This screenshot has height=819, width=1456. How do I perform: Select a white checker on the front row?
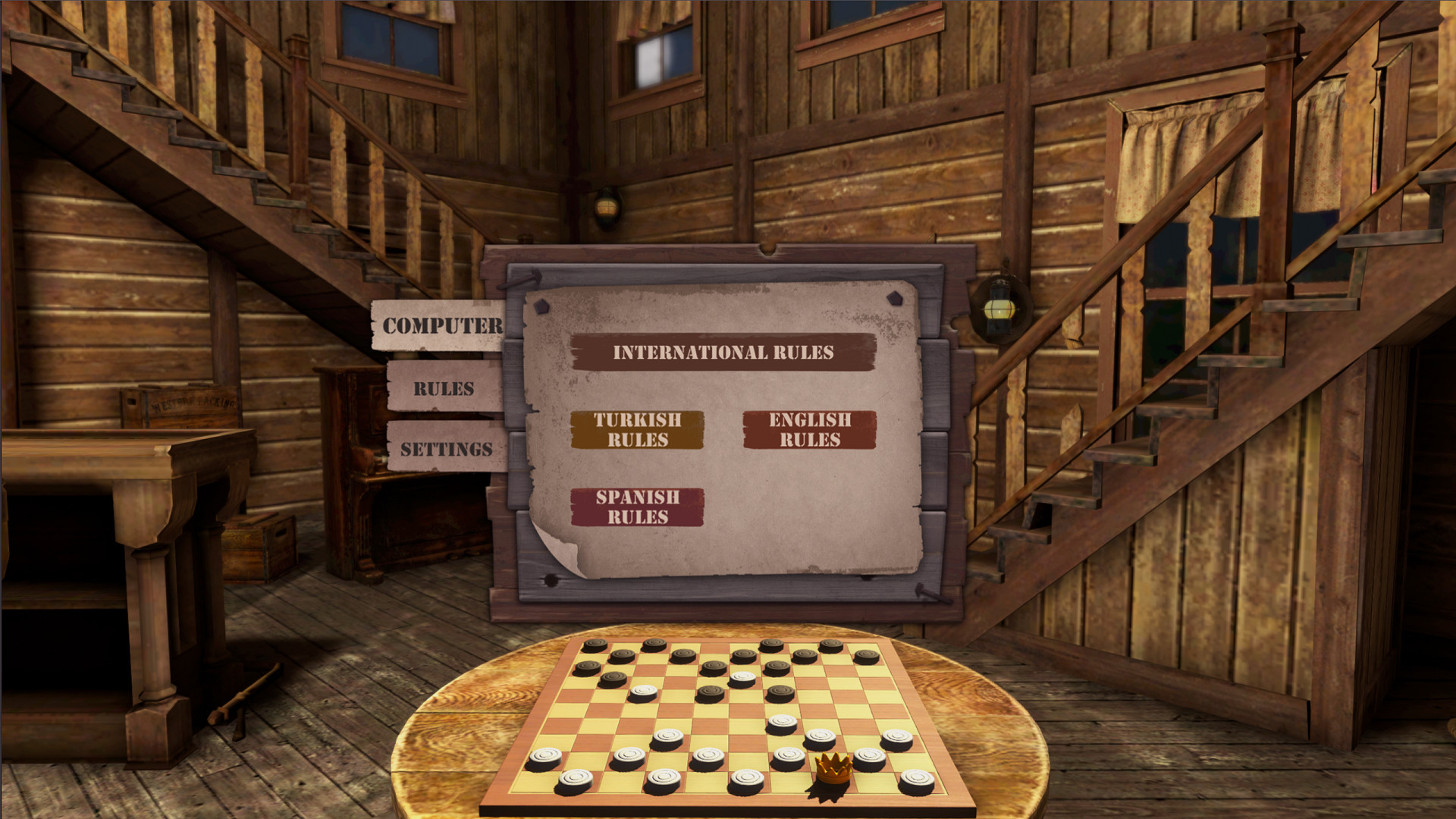click(664, 777)
